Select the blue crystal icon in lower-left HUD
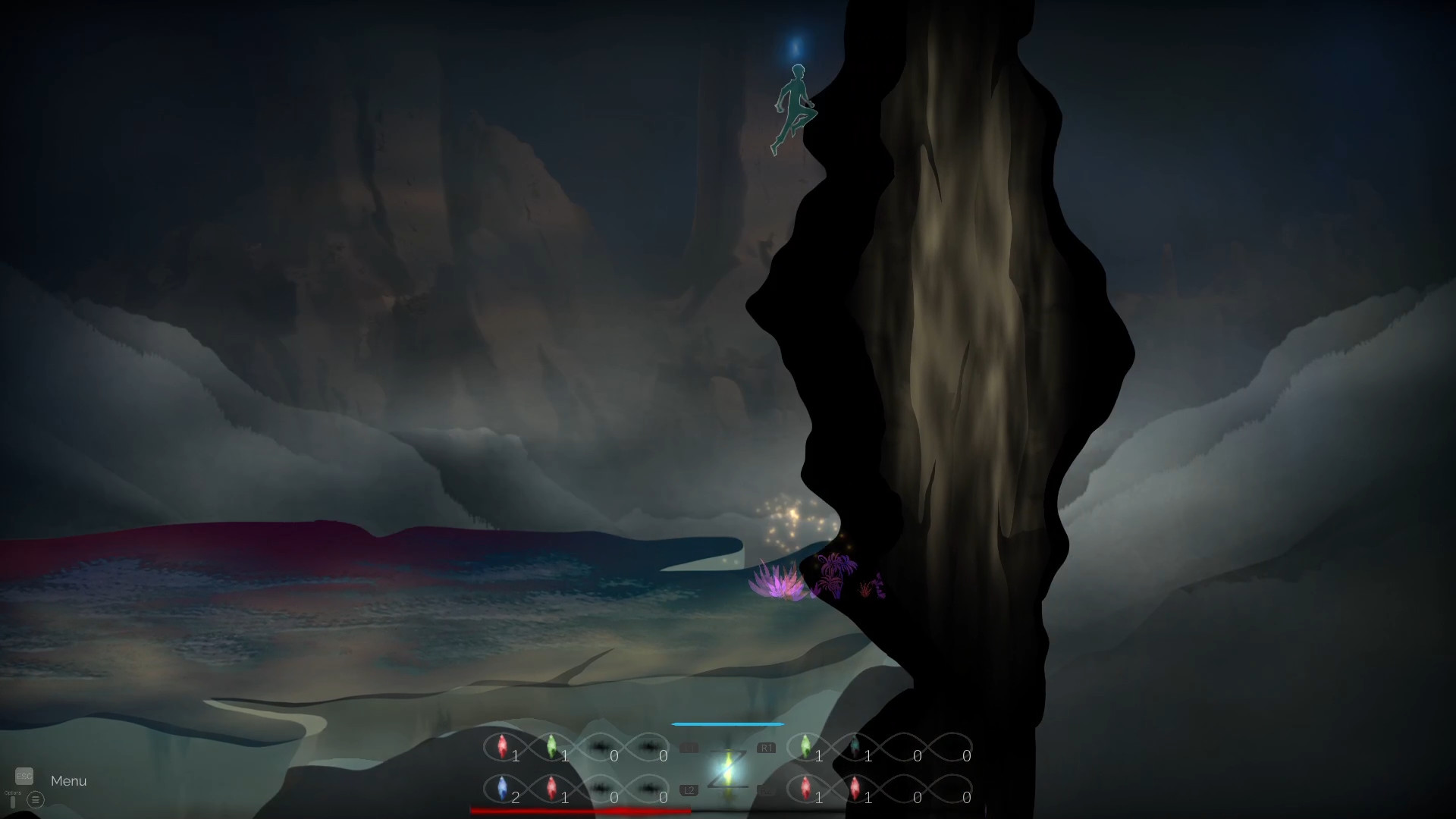1456x819 pixels. click(x=502, y=787)
